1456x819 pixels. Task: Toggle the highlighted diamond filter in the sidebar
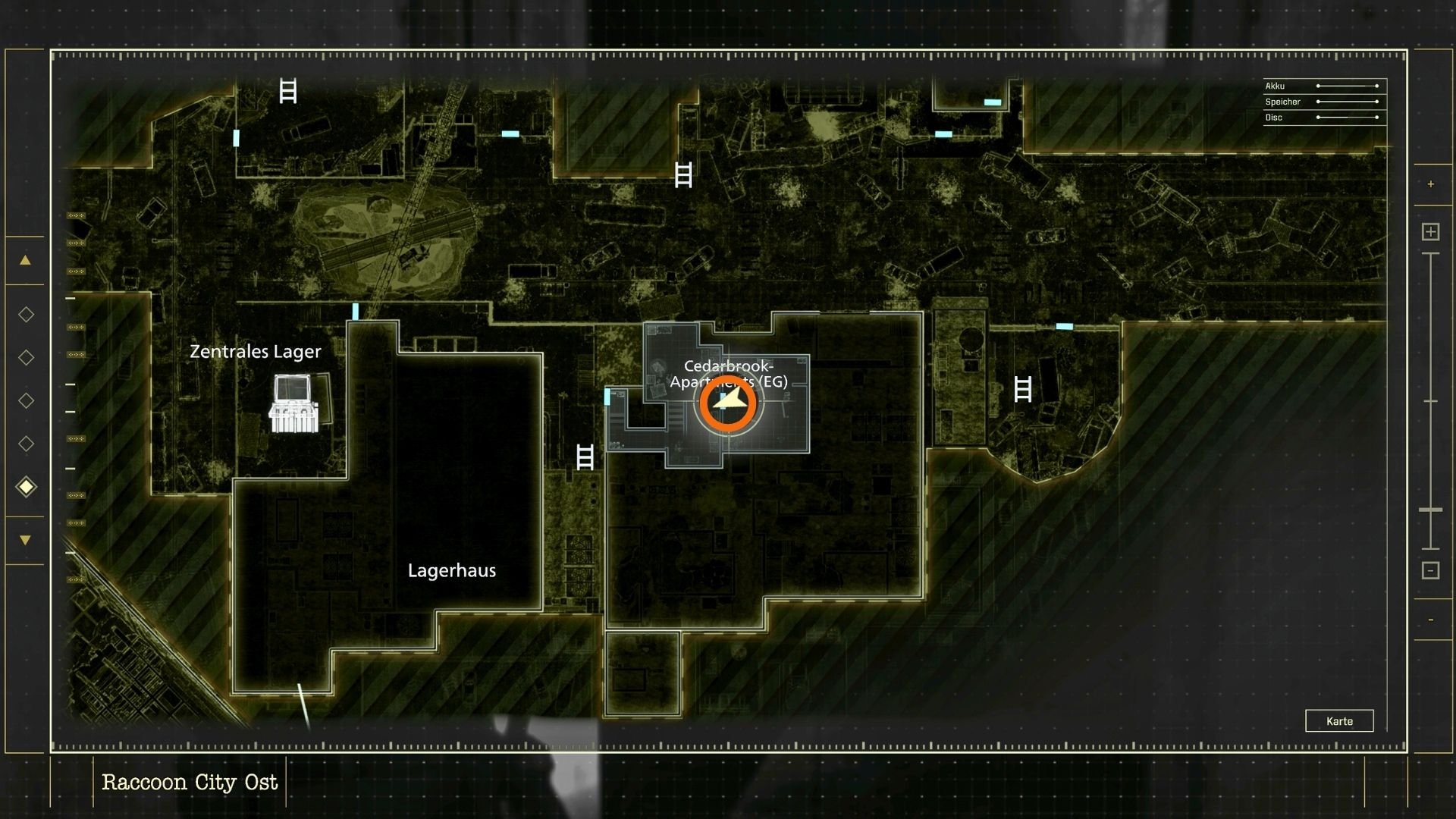tap(26, 488)
